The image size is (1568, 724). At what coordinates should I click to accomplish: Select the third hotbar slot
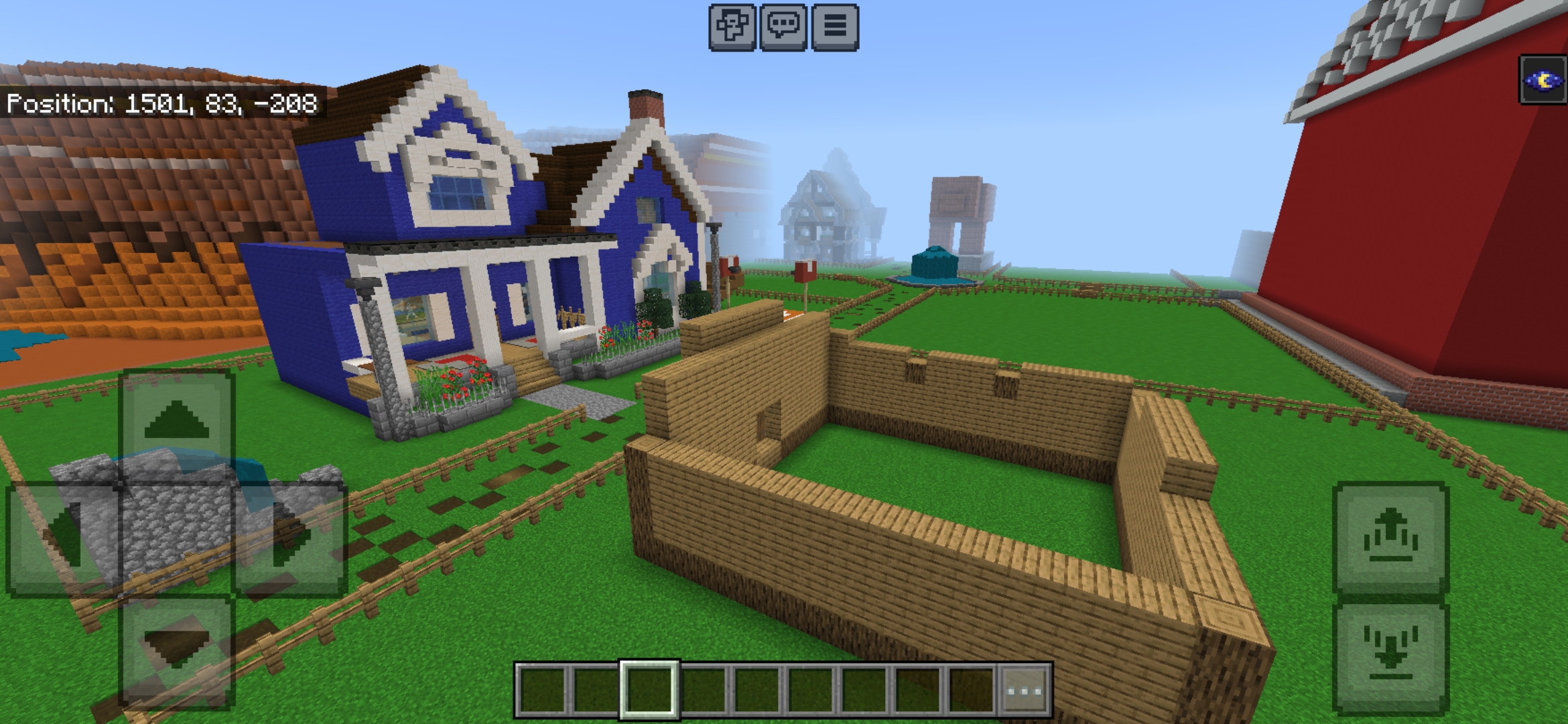703,690
